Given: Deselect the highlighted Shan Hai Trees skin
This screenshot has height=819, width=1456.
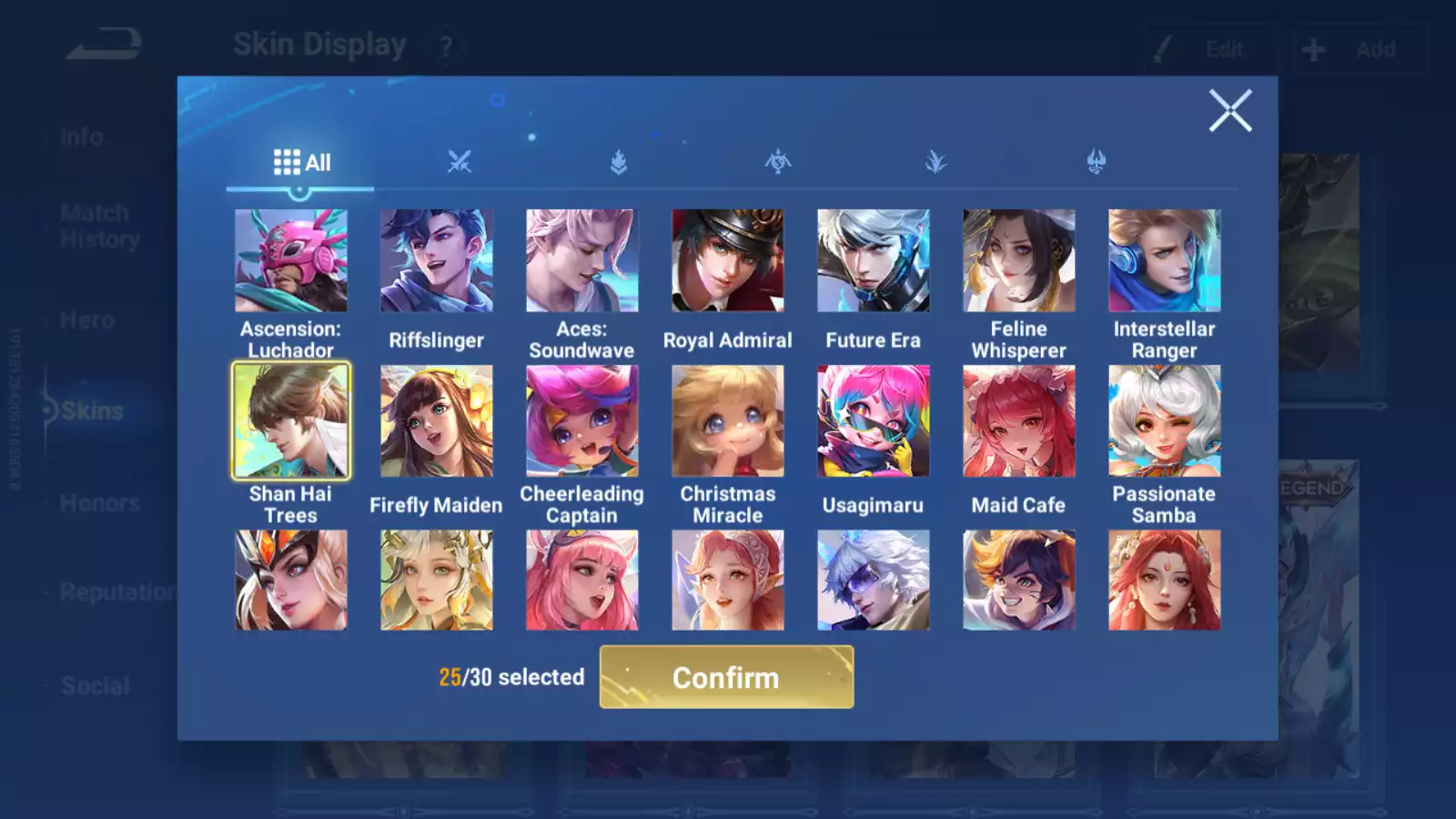Looking at the screenshot, I should point(290,420).
